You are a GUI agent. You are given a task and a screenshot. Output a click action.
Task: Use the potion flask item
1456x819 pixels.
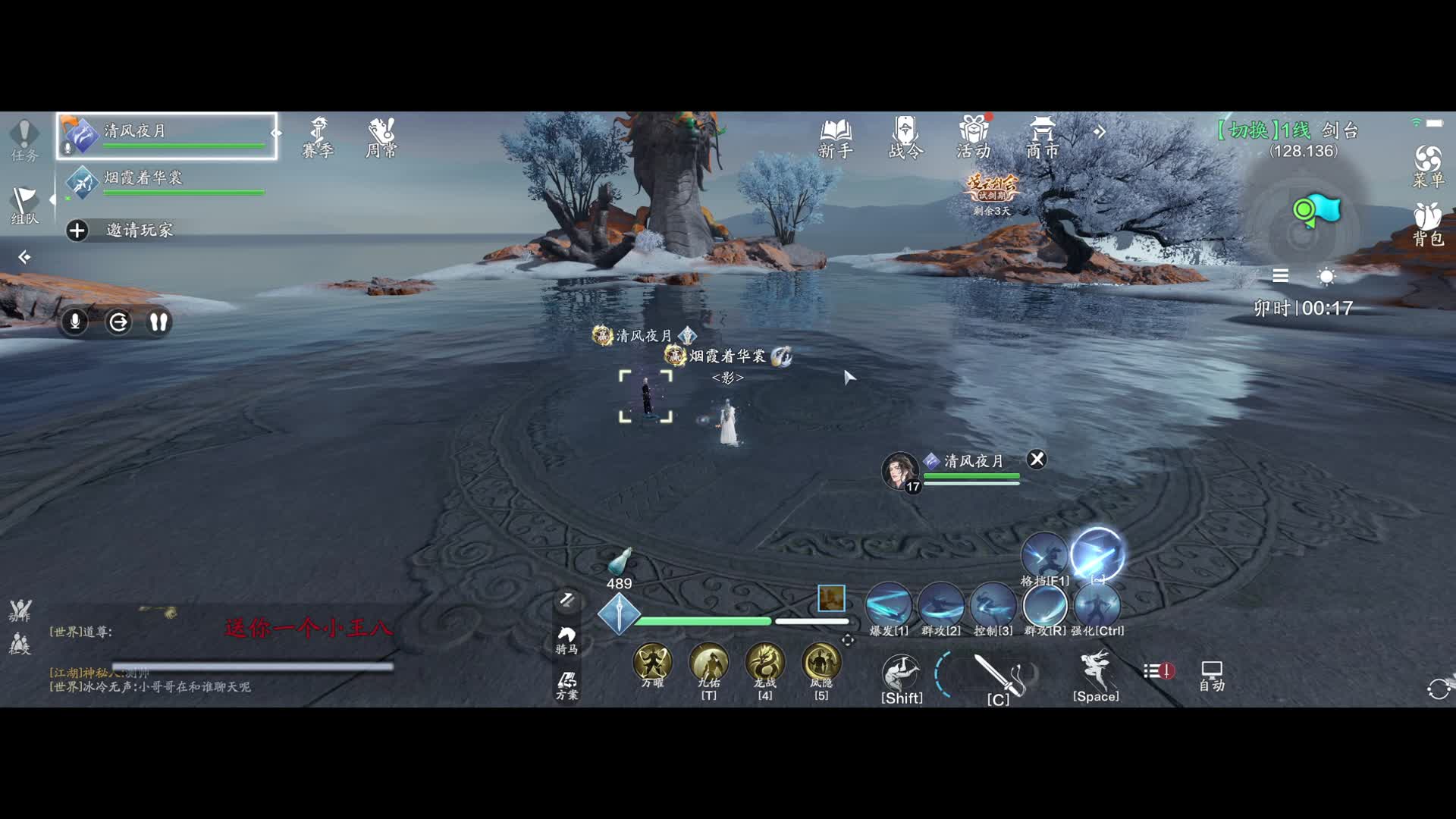tap(620, 562)
